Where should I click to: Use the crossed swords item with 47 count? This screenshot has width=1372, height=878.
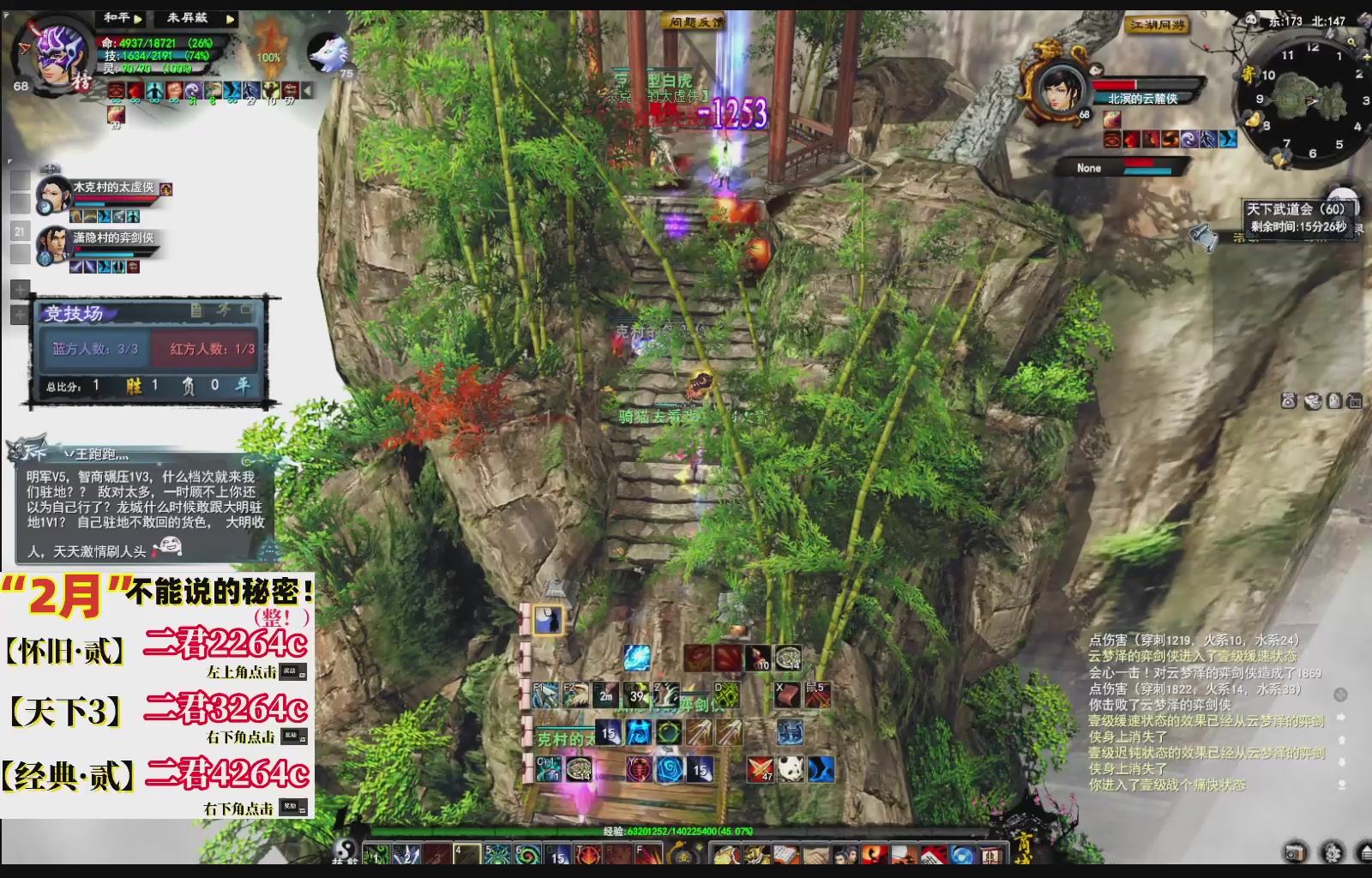[x=761, y=769]
